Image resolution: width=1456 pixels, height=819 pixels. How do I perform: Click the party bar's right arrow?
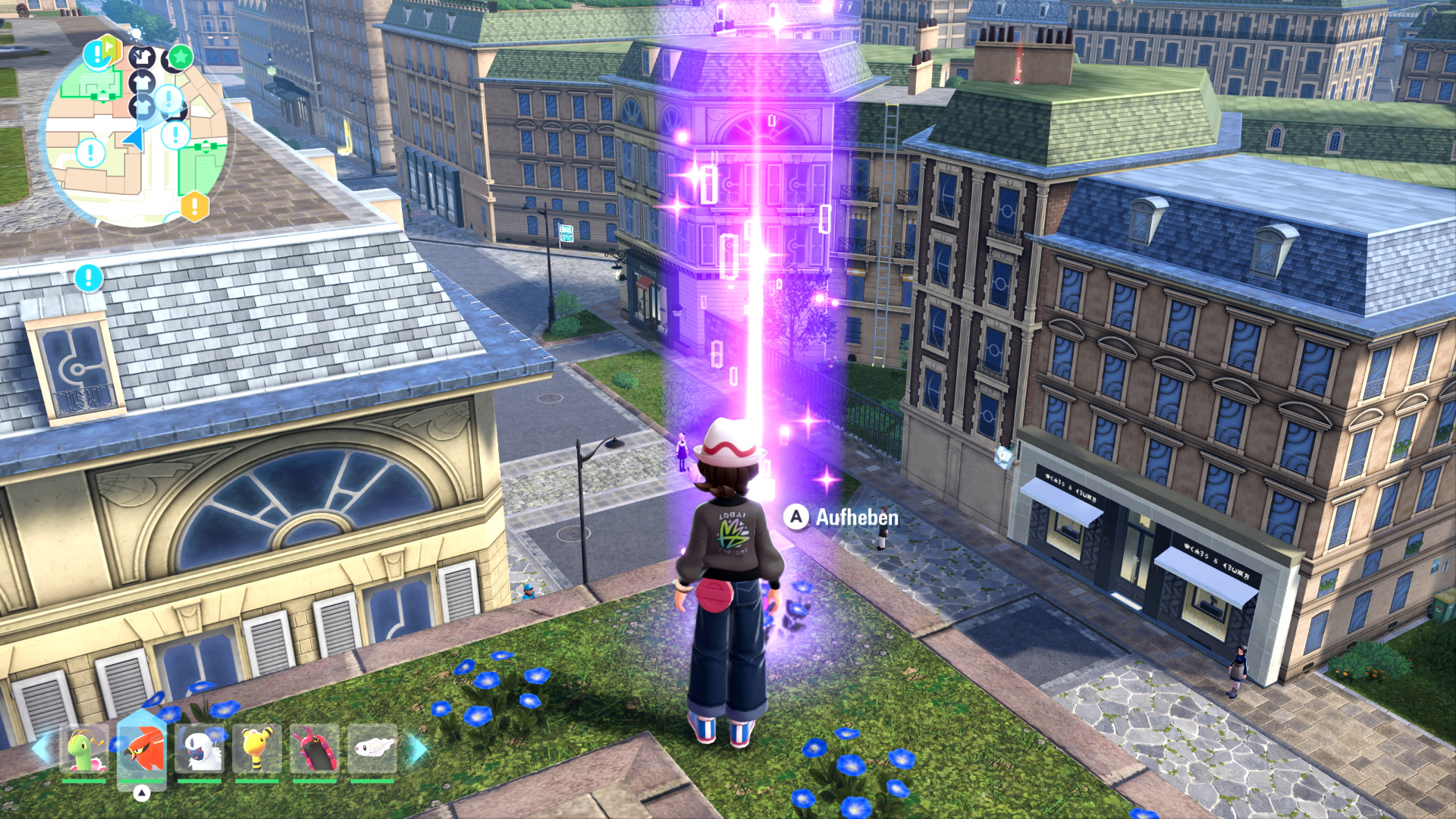tap(416, 748)
